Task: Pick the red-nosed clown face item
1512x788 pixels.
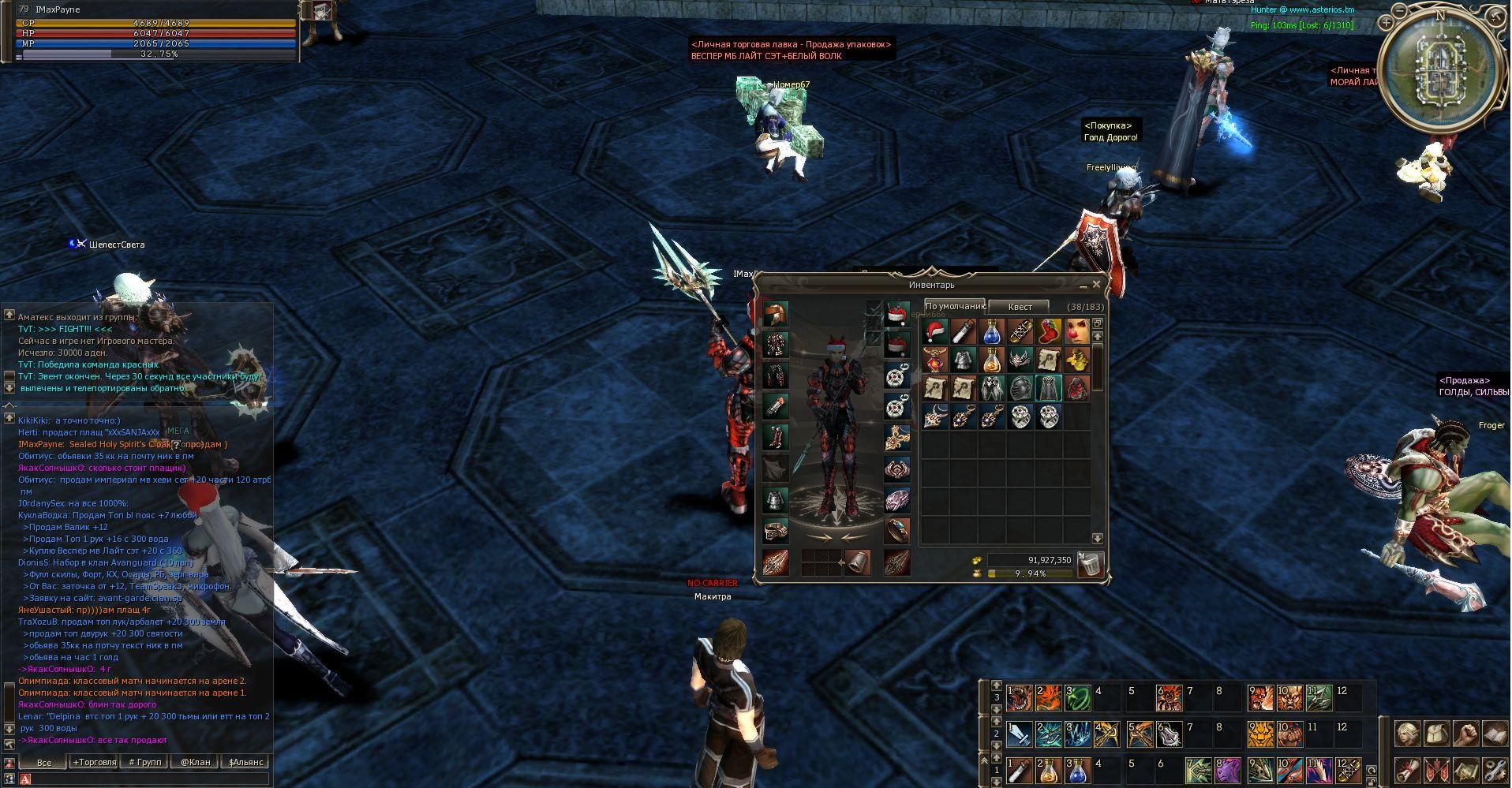Action: [1077, 331]
